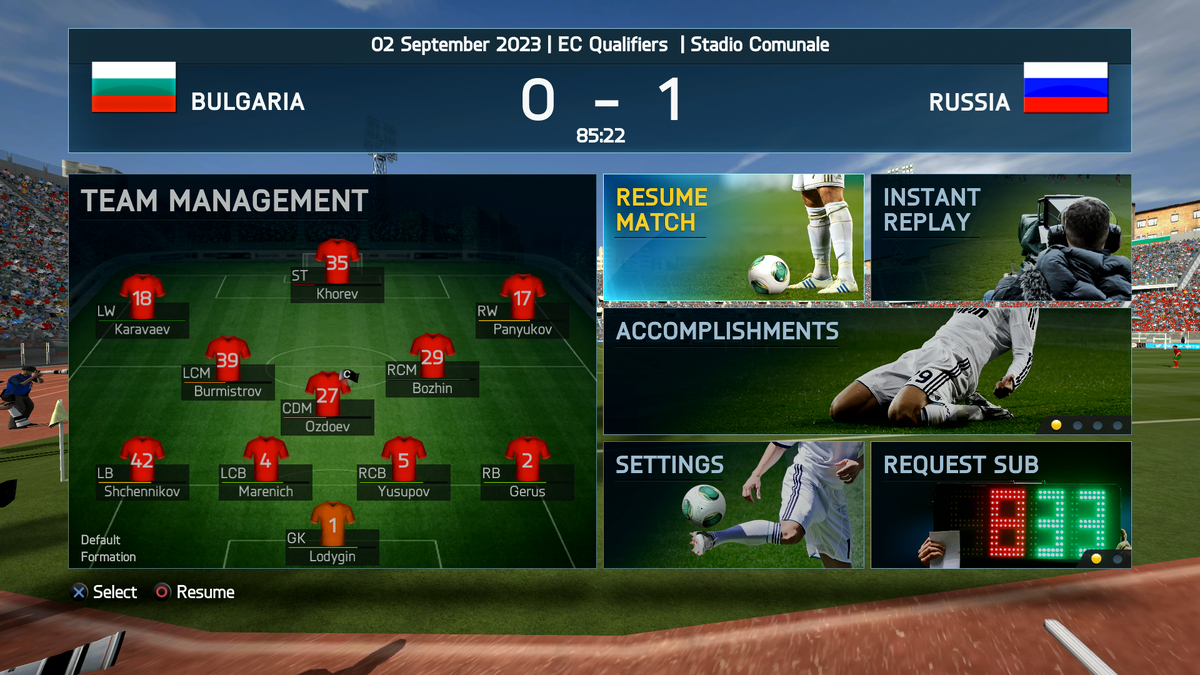The width and height of the screenshot is (1200, 675).
Task: Choose centre back Yusupov number 5
Action: point(404,458)
